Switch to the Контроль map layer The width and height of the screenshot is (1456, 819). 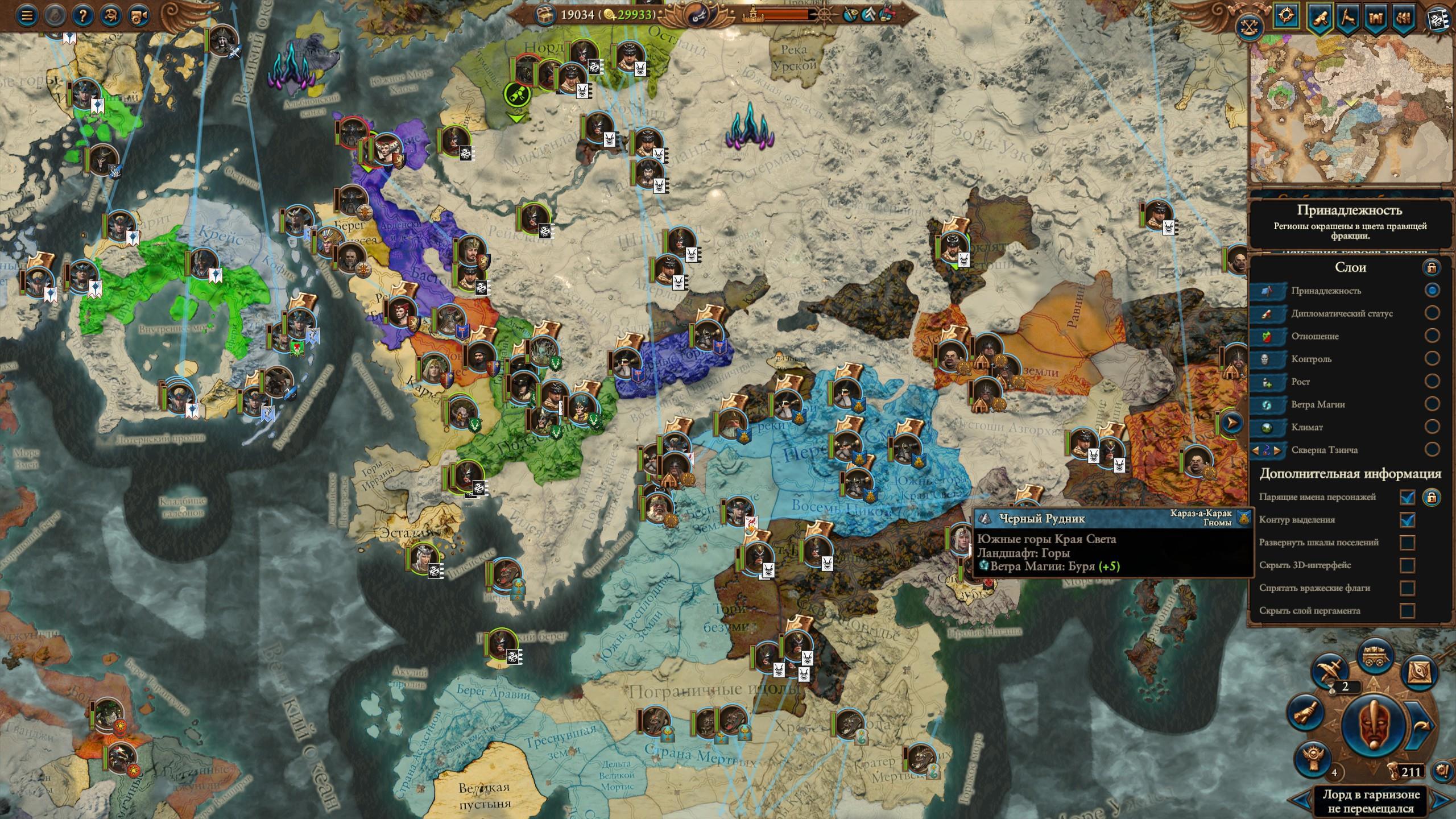point(1432,358)
